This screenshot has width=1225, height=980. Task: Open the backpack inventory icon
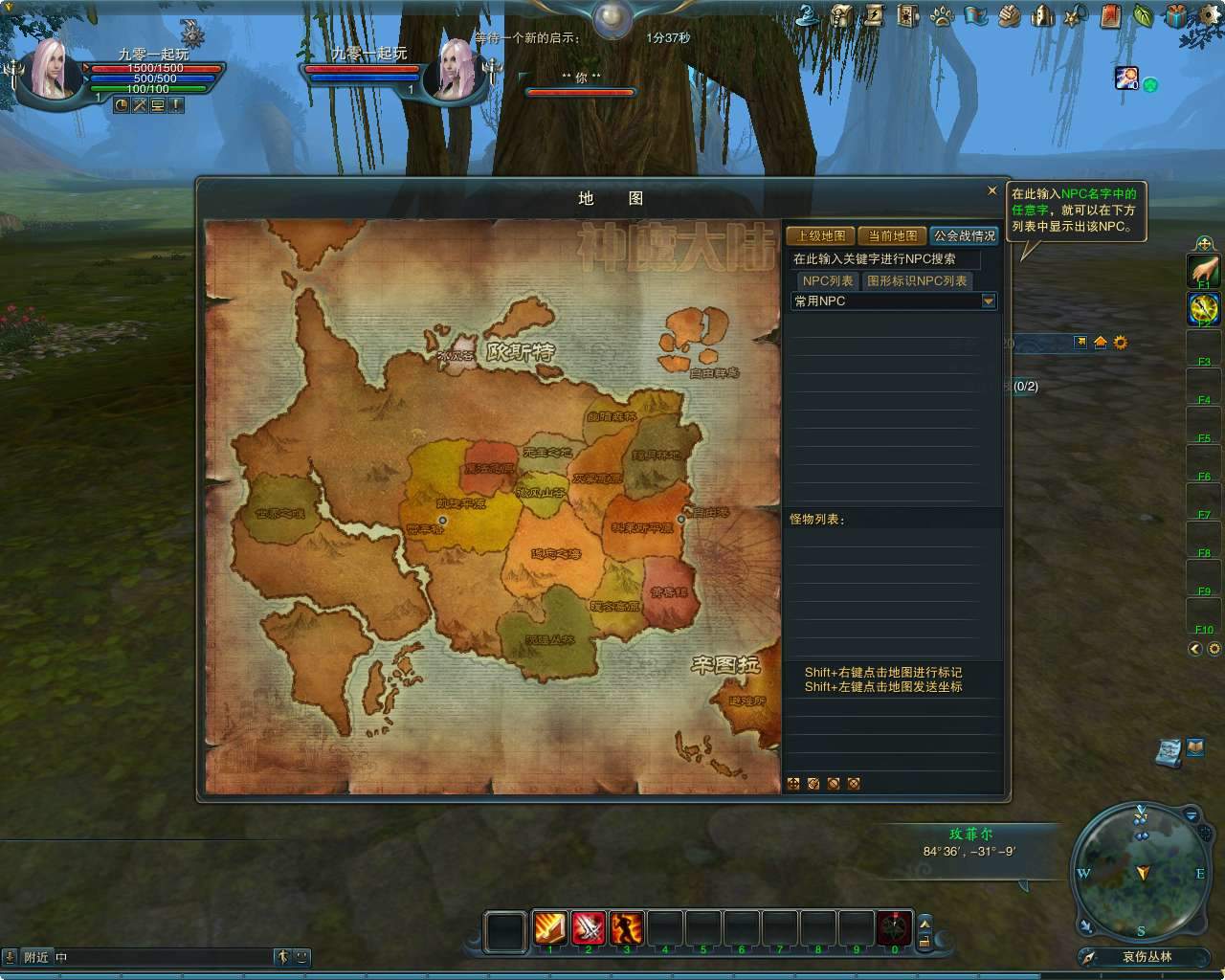tap(839, 16)
